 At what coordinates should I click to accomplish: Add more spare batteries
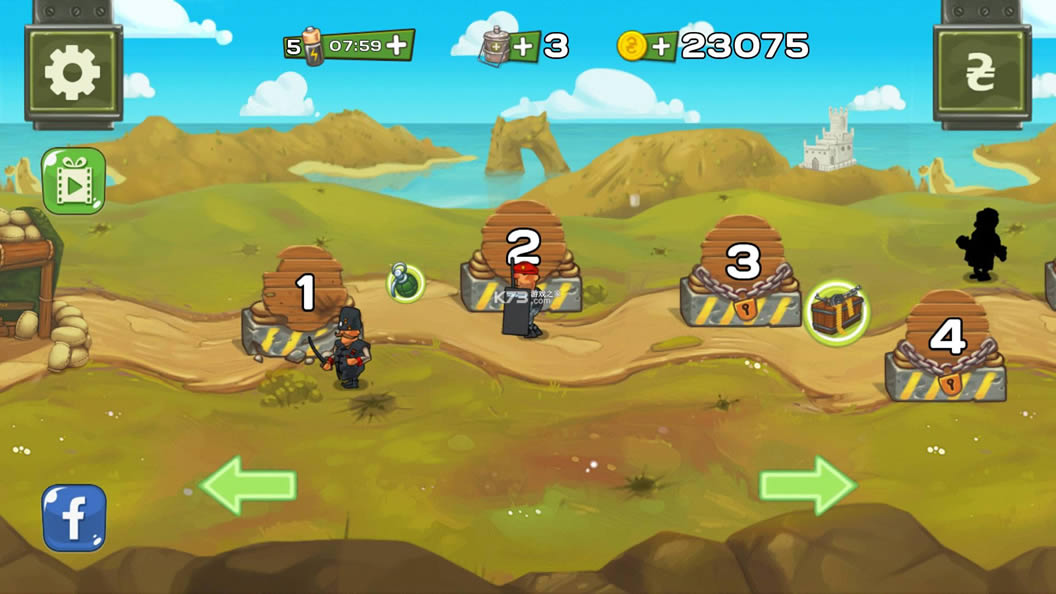523,45
